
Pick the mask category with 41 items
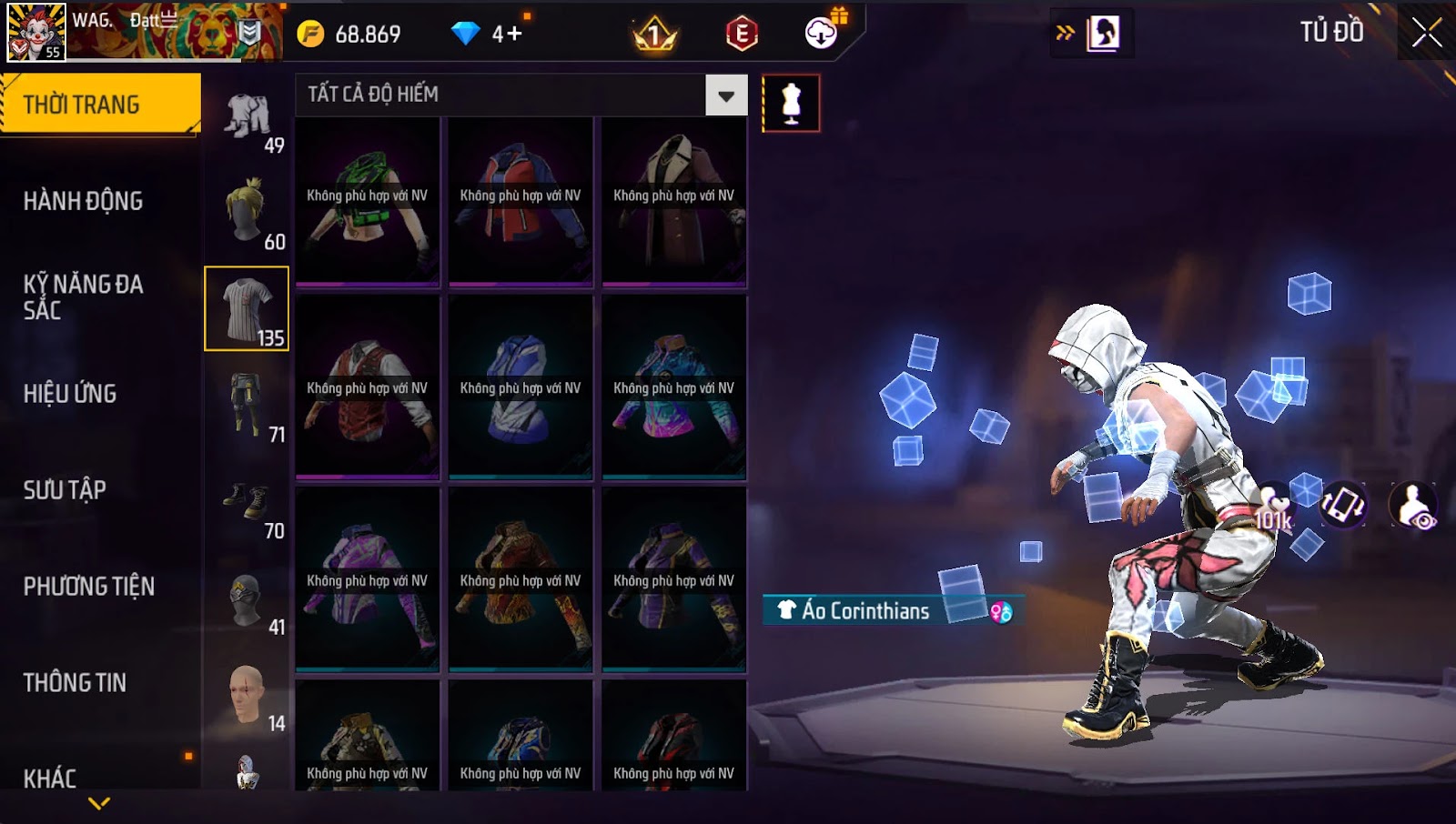[247, 598]
